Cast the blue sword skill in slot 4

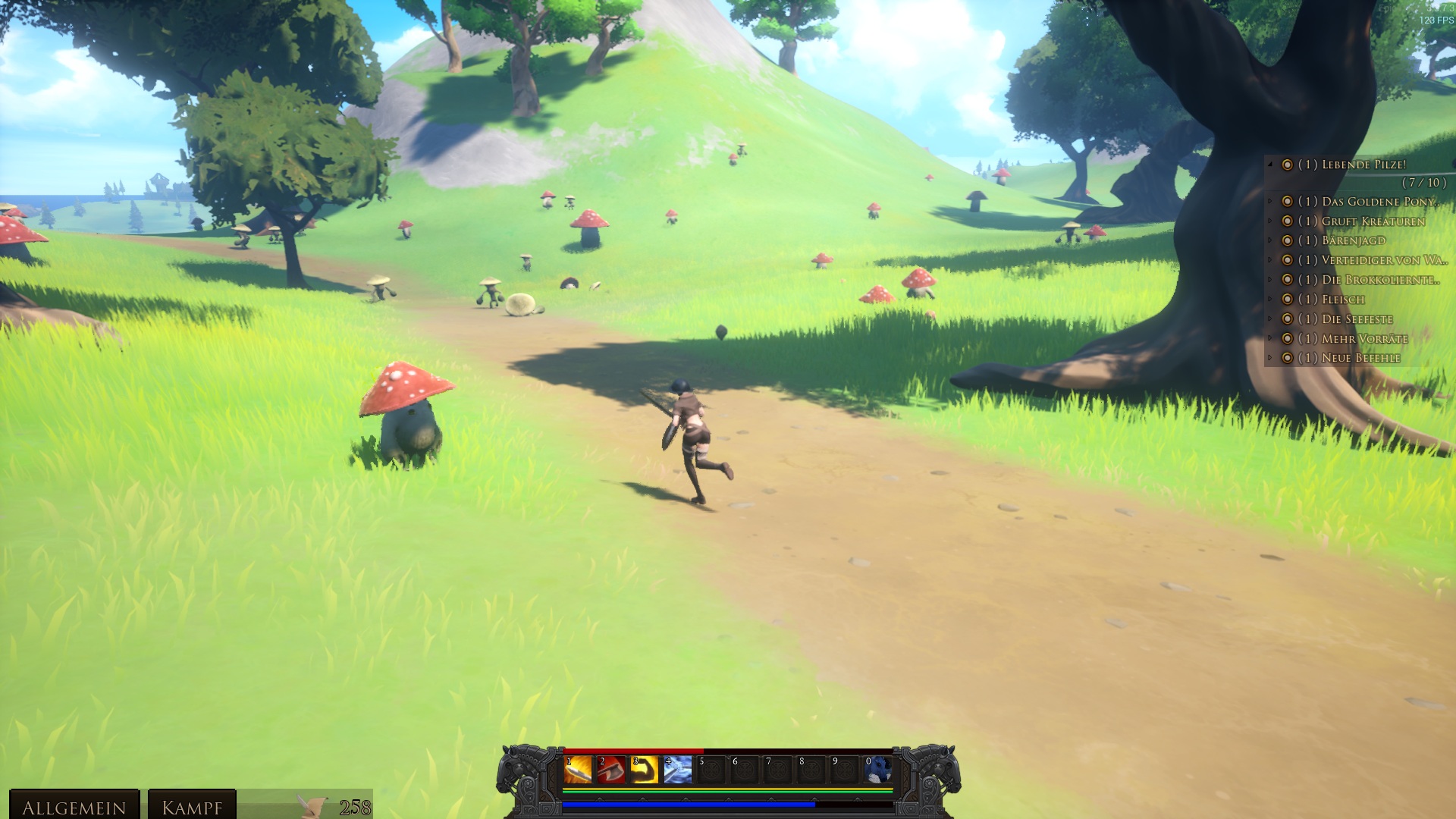click(677, 770)
